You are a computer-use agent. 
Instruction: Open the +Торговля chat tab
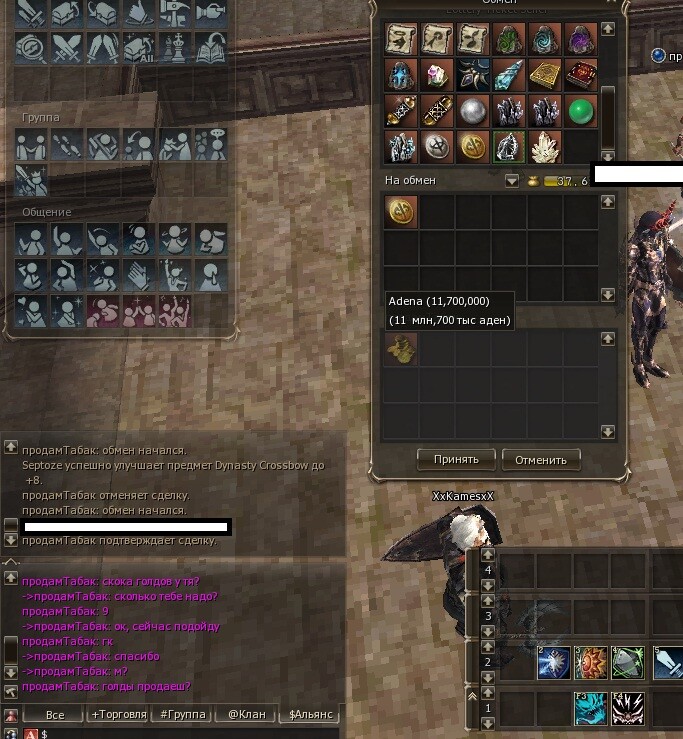118,714
